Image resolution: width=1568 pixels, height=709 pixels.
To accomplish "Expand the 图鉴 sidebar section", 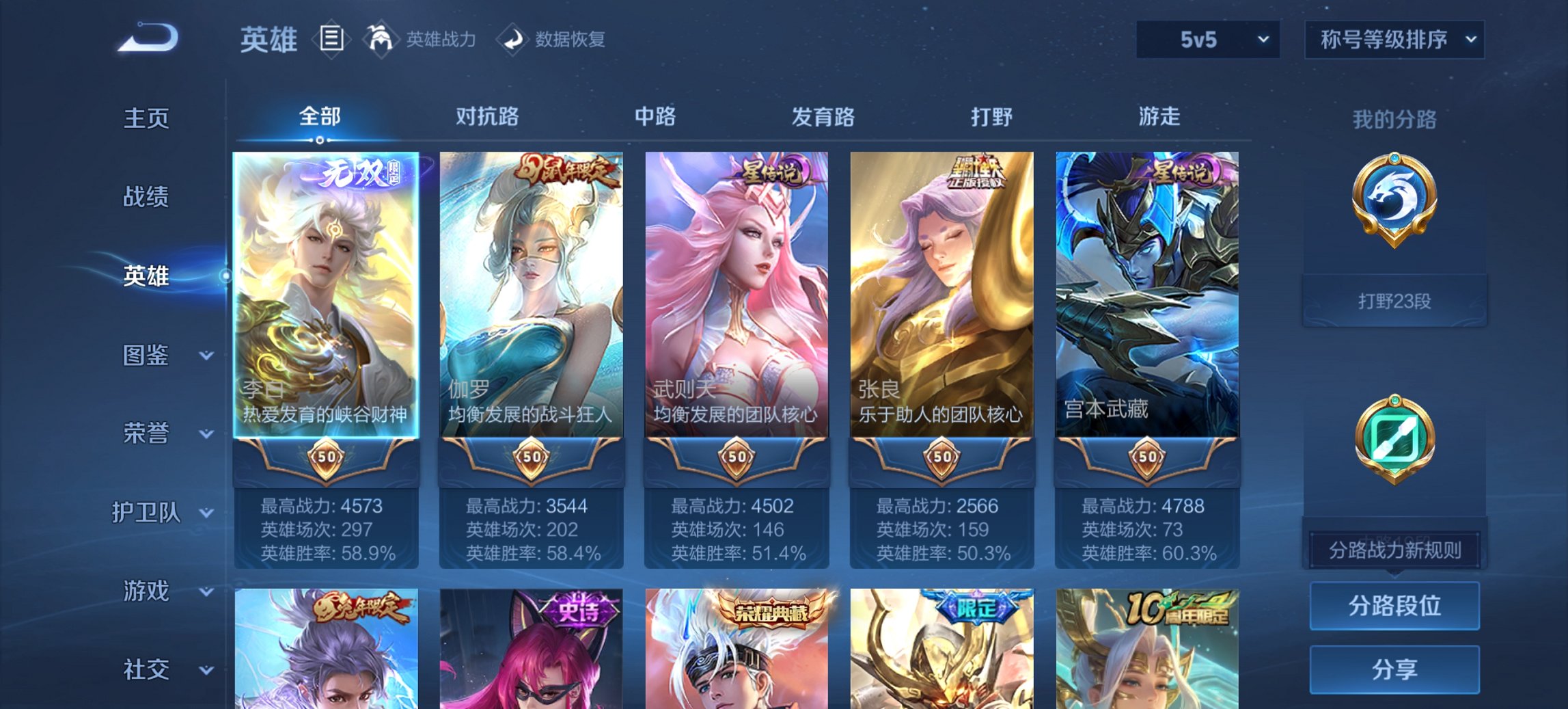I will coord(147,355).
